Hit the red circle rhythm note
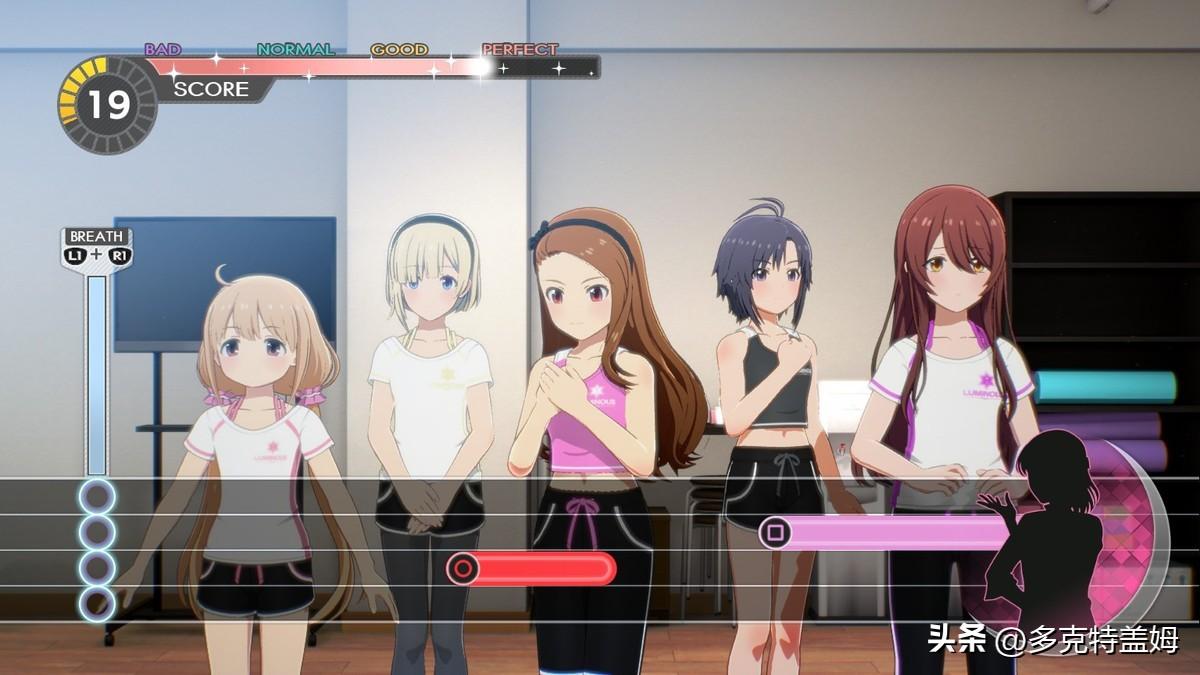Screen dimensions: 1200x675 [x=463, y=569]
